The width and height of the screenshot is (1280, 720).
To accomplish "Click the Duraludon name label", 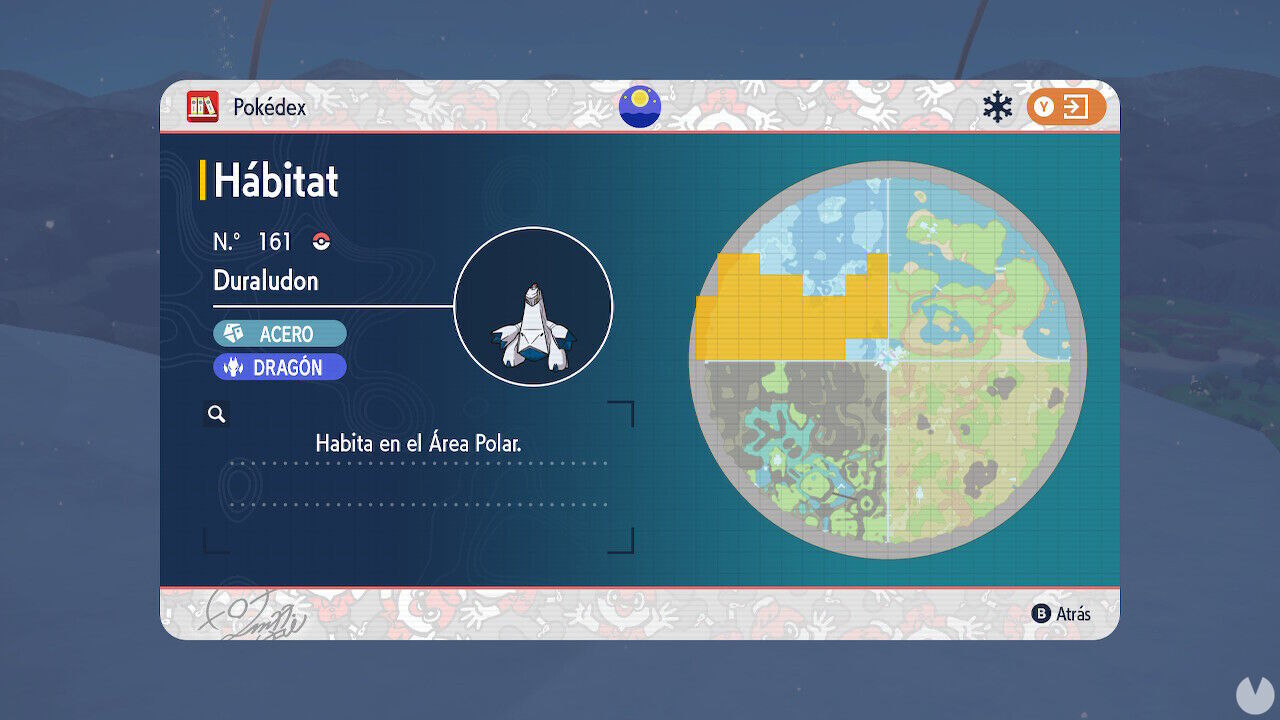I will [266, 281].
